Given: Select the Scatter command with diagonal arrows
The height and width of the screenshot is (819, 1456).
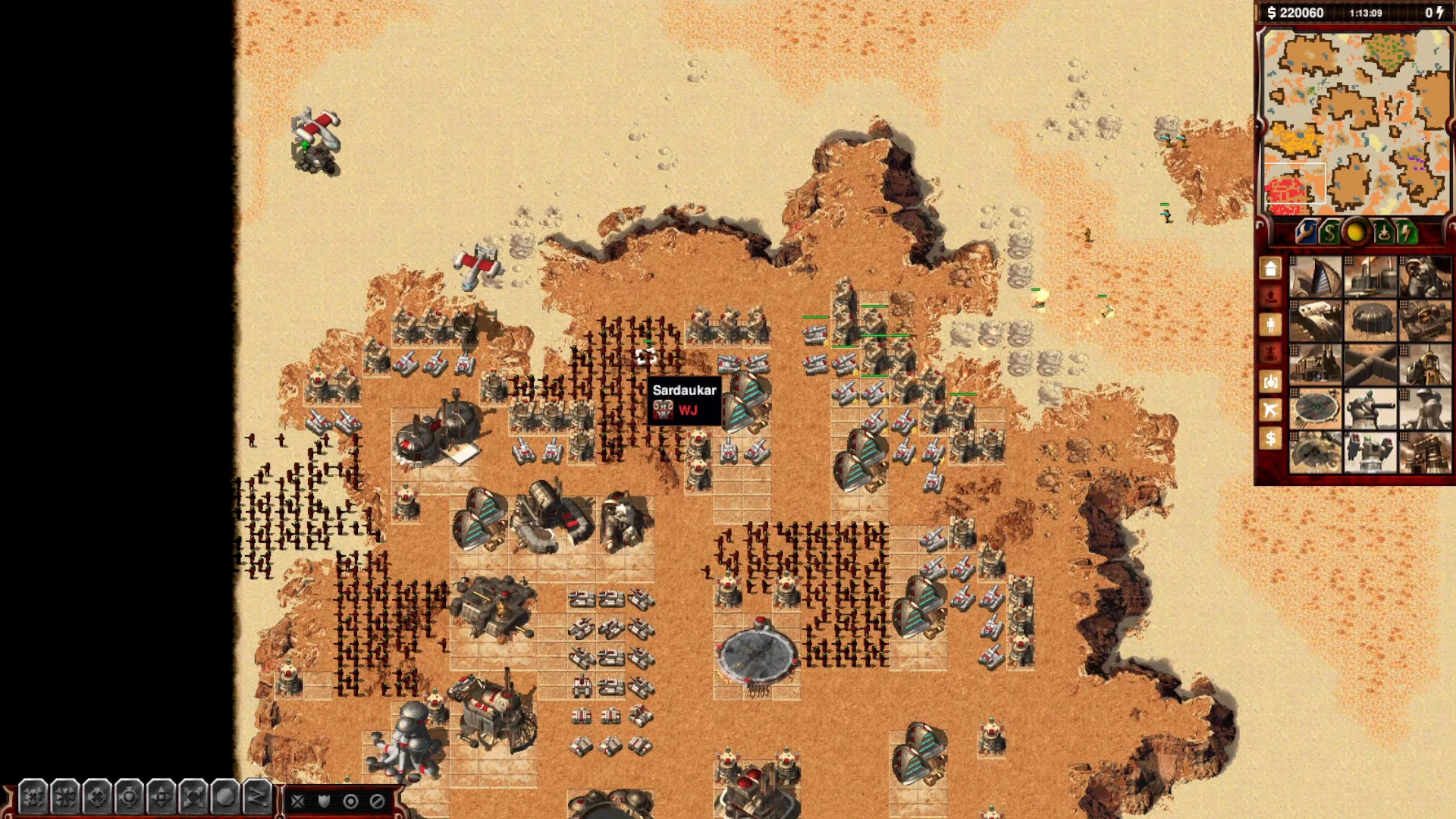Looking at the screenshot, I should tap(193, 798).
